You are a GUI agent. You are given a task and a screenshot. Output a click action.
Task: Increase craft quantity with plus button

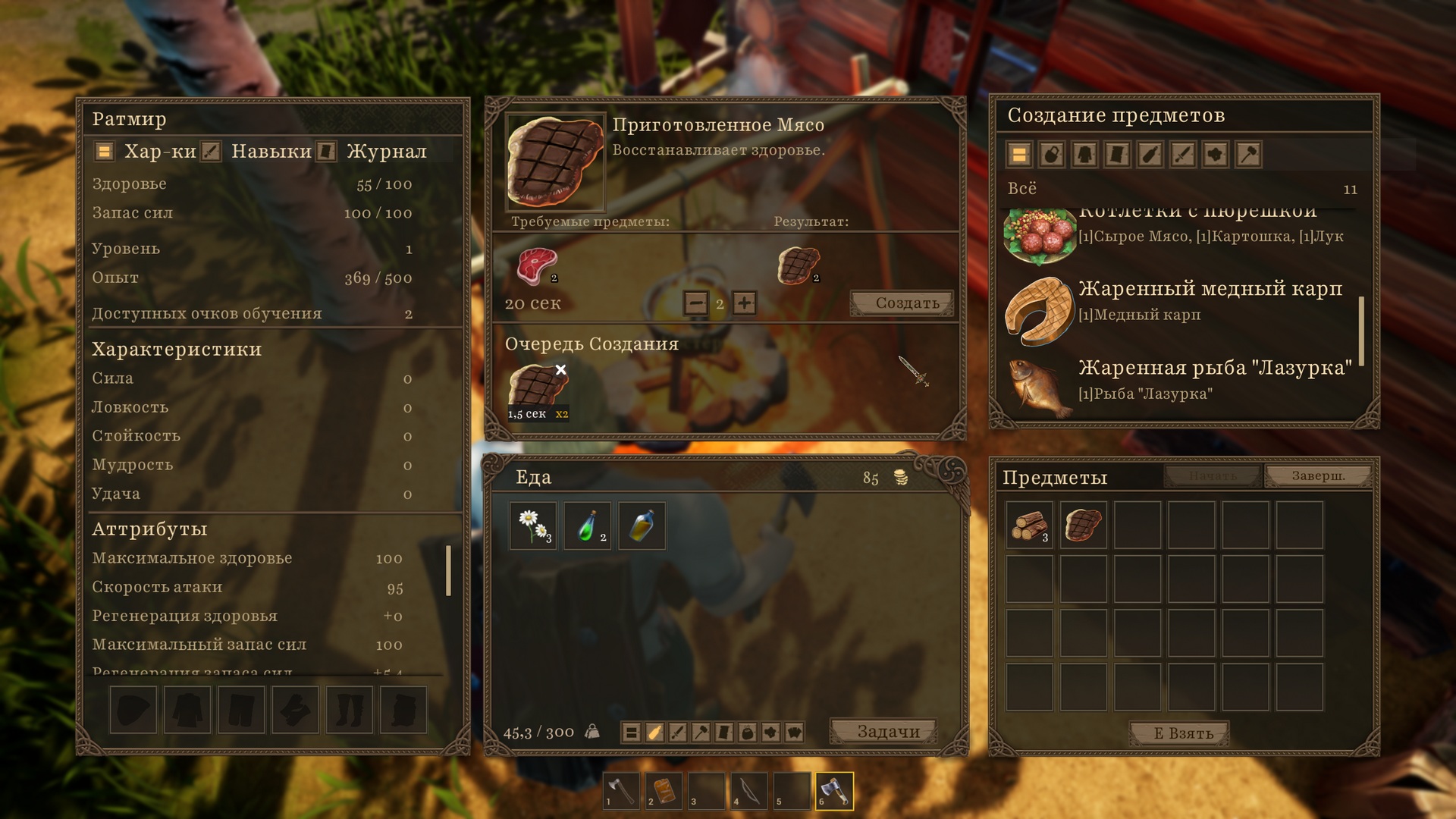[x=745, y=303]
